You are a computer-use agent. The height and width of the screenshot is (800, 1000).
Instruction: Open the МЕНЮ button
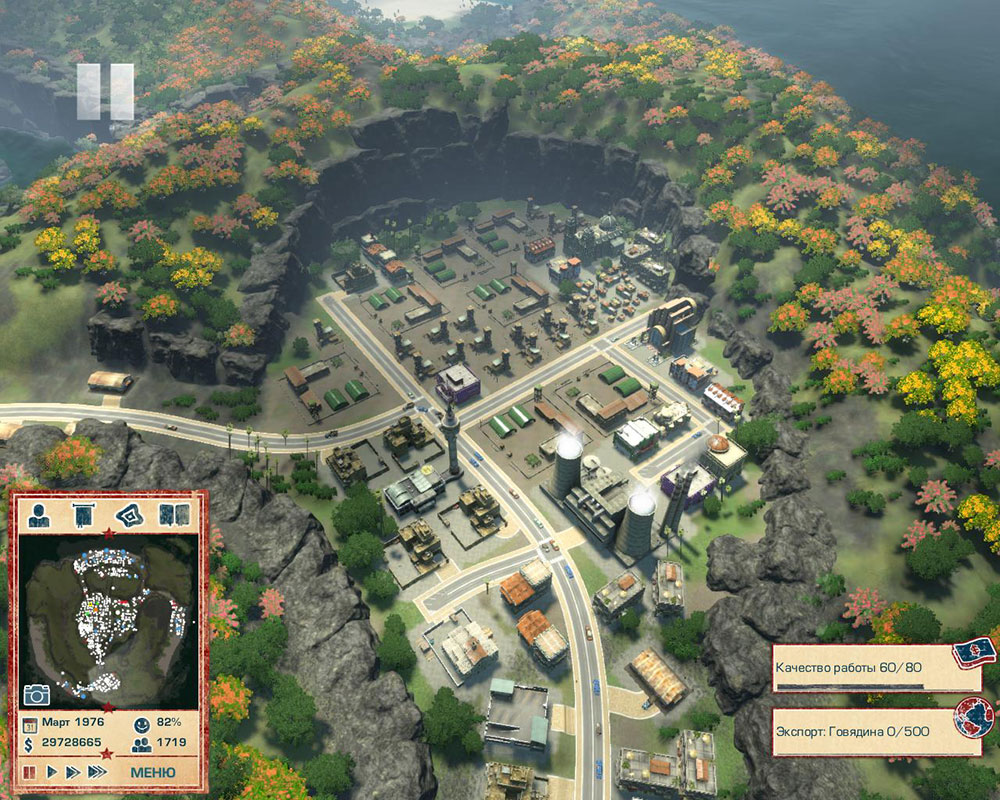click(153, 773)
